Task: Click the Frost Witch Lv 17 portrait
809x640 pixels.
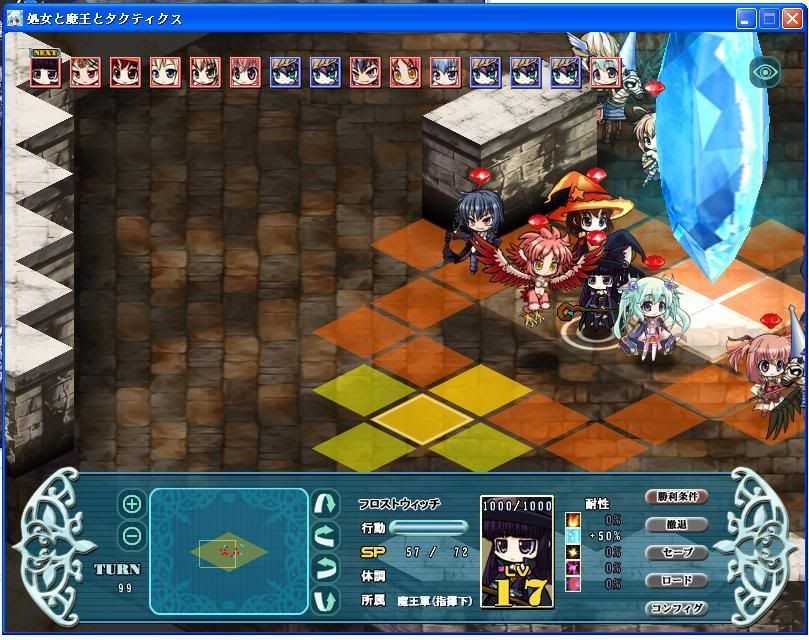Action: point(516,552)
